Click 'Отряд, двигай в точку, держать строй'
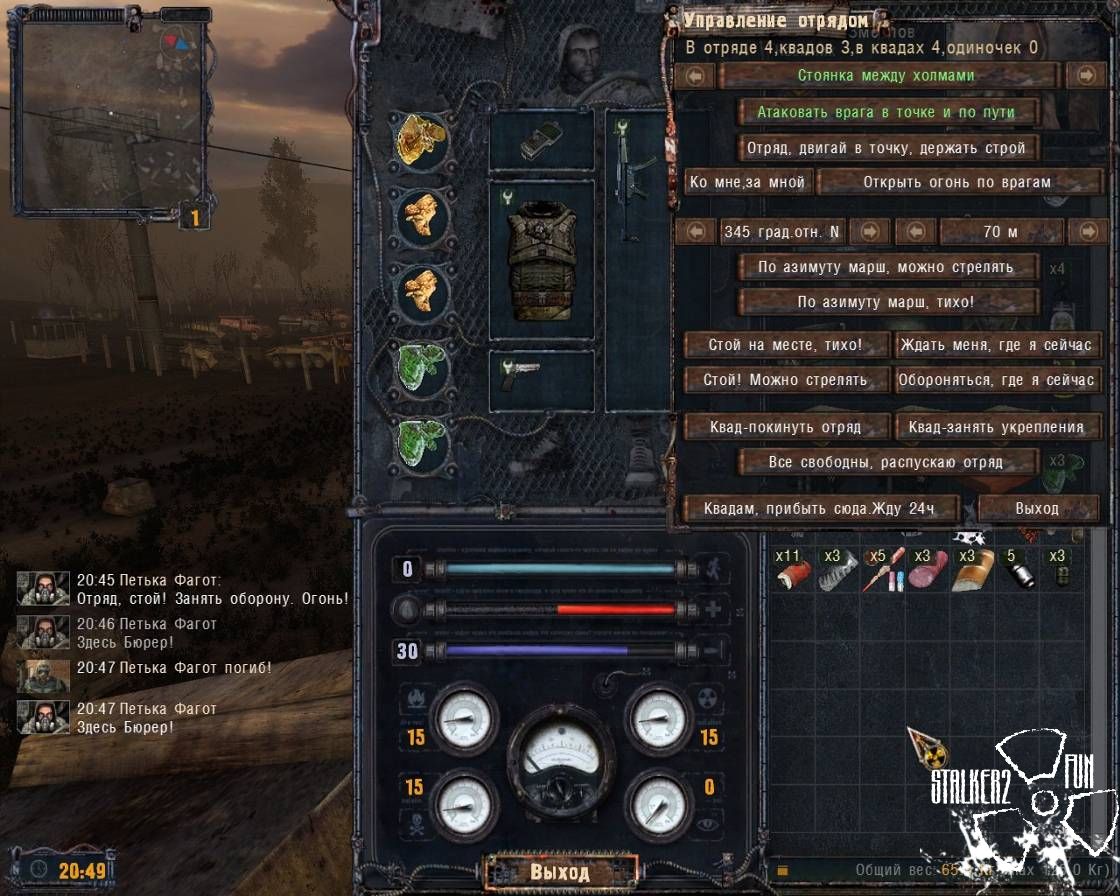1120x896 pixels. click(x=887, y=148)
